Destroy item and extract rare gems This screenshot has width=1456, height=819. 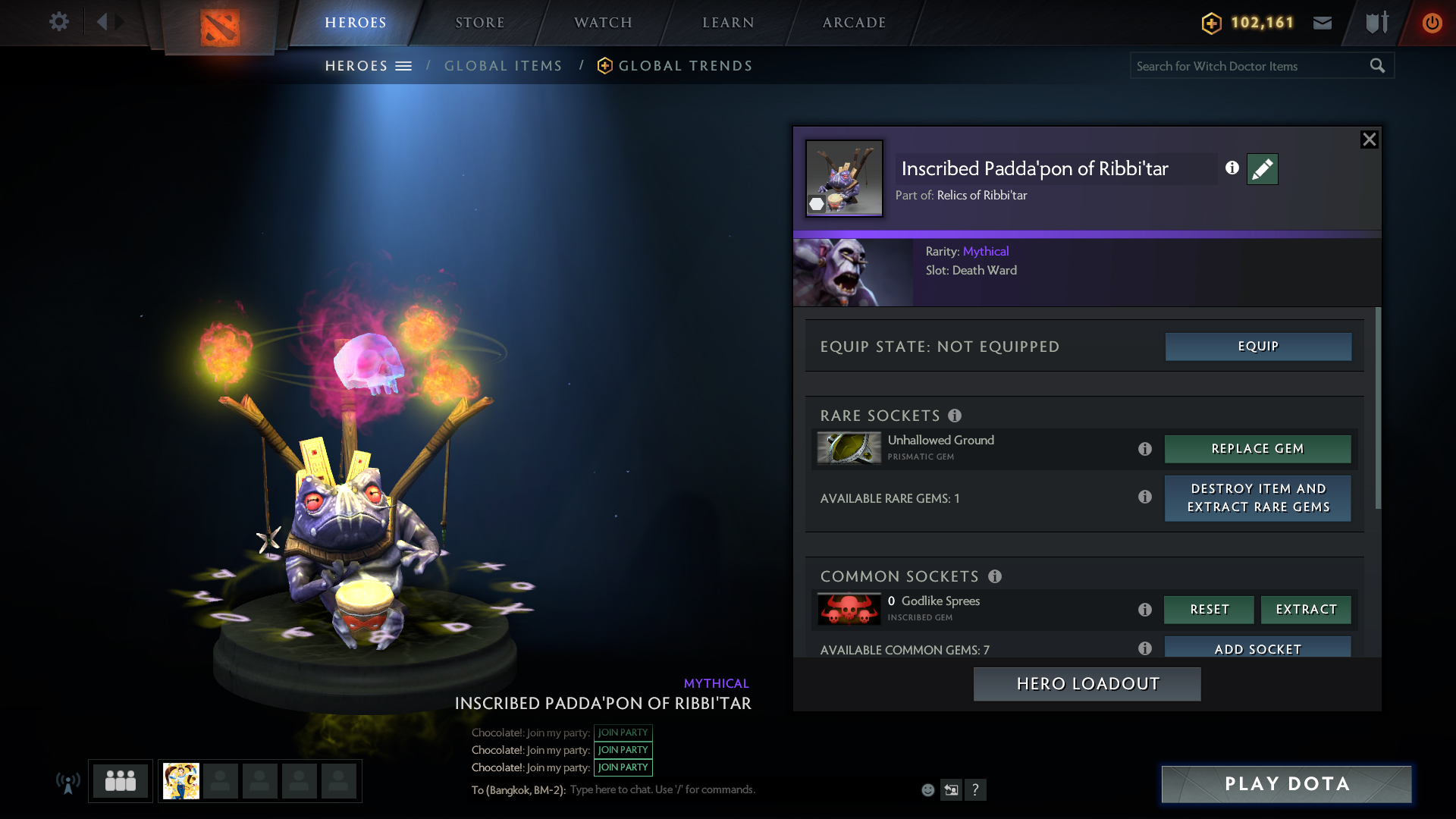[x=1257, y=498]
